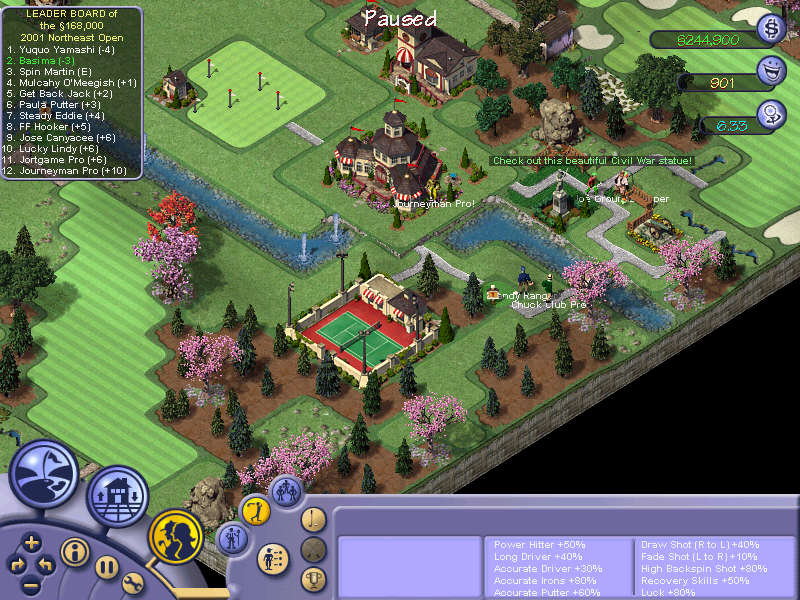Viewport: 800px width, 600px height.
Task: Open finances via the dollar sign icon
Action: [x=771, y=28]
